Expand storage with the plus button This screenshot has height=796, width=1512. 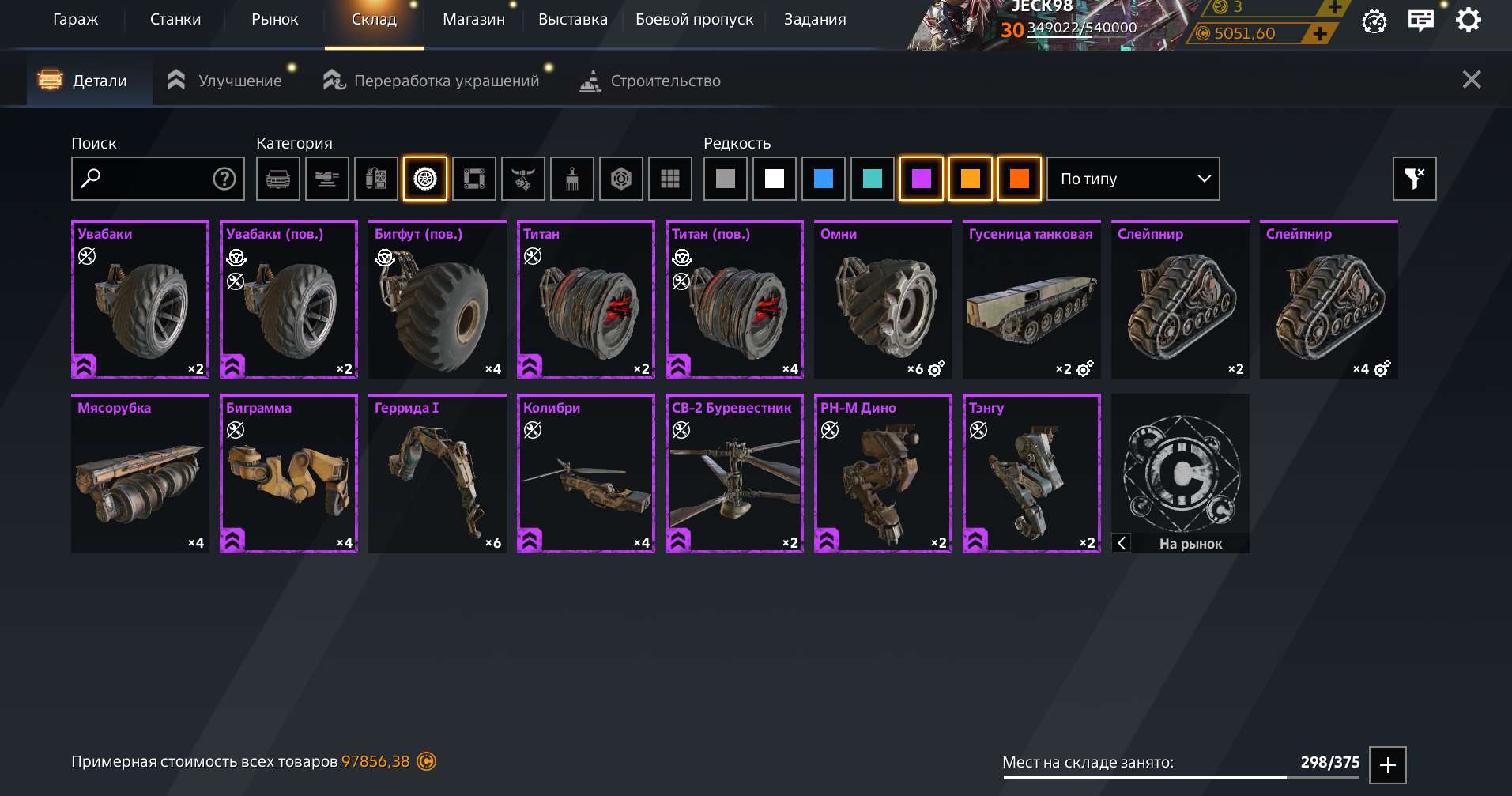pyautogui.click(x=1387, y=764)
